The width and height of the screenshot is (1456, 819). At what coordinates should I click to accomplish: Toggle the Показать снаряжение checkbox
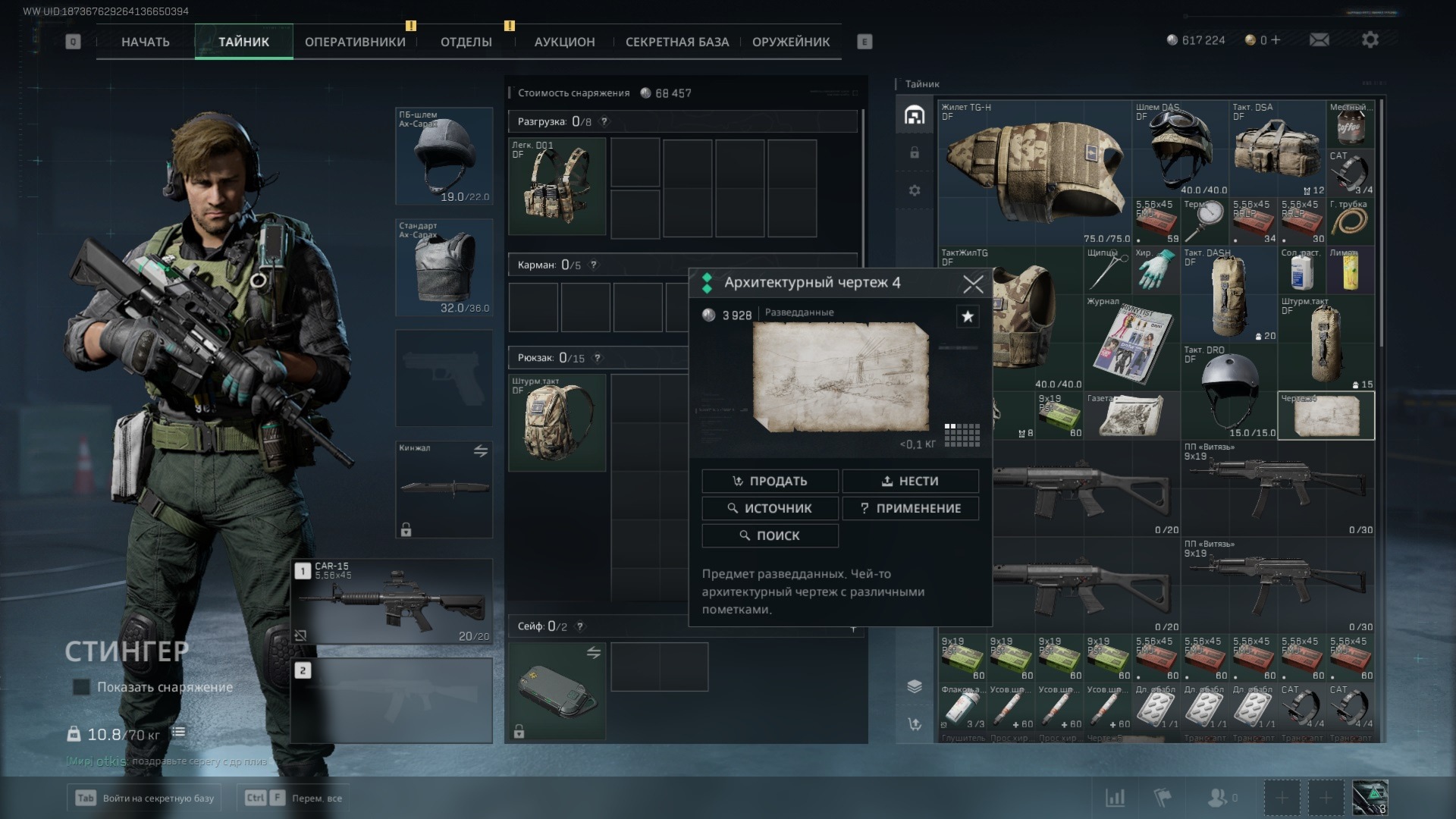click(x=81, y=687)
